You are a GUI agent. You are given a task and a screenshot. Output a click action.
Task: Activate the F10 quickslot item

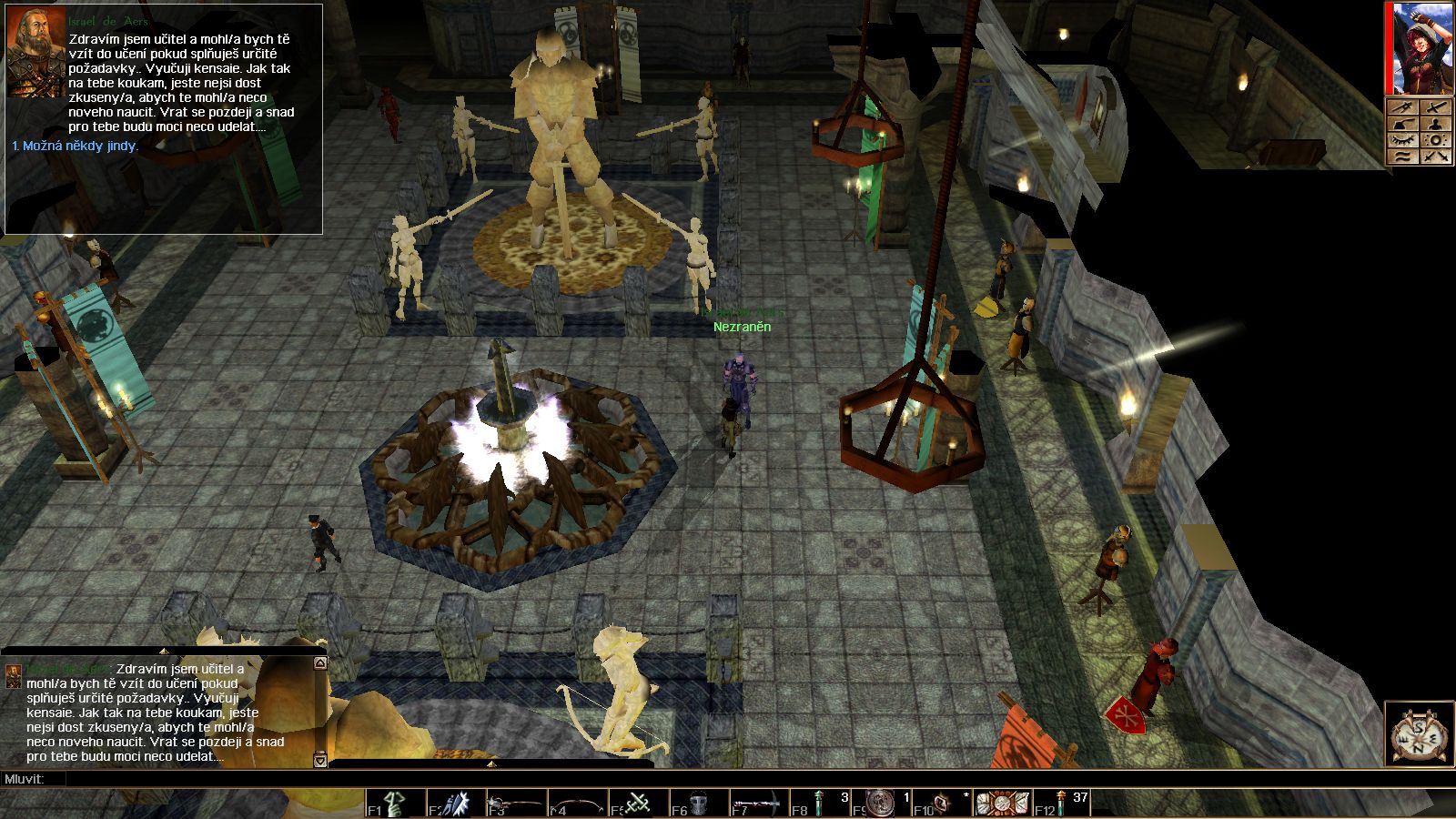(x=941, y=804)
